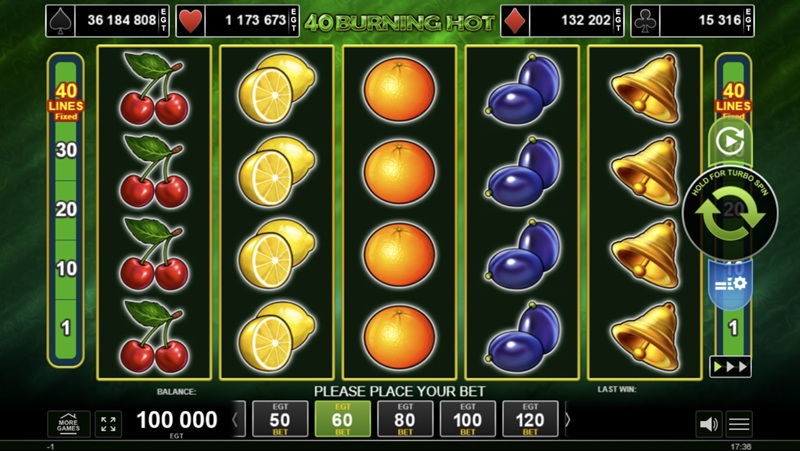Show lower bets with the left arrow
800x451 pixels.
[x=236, y=421]
